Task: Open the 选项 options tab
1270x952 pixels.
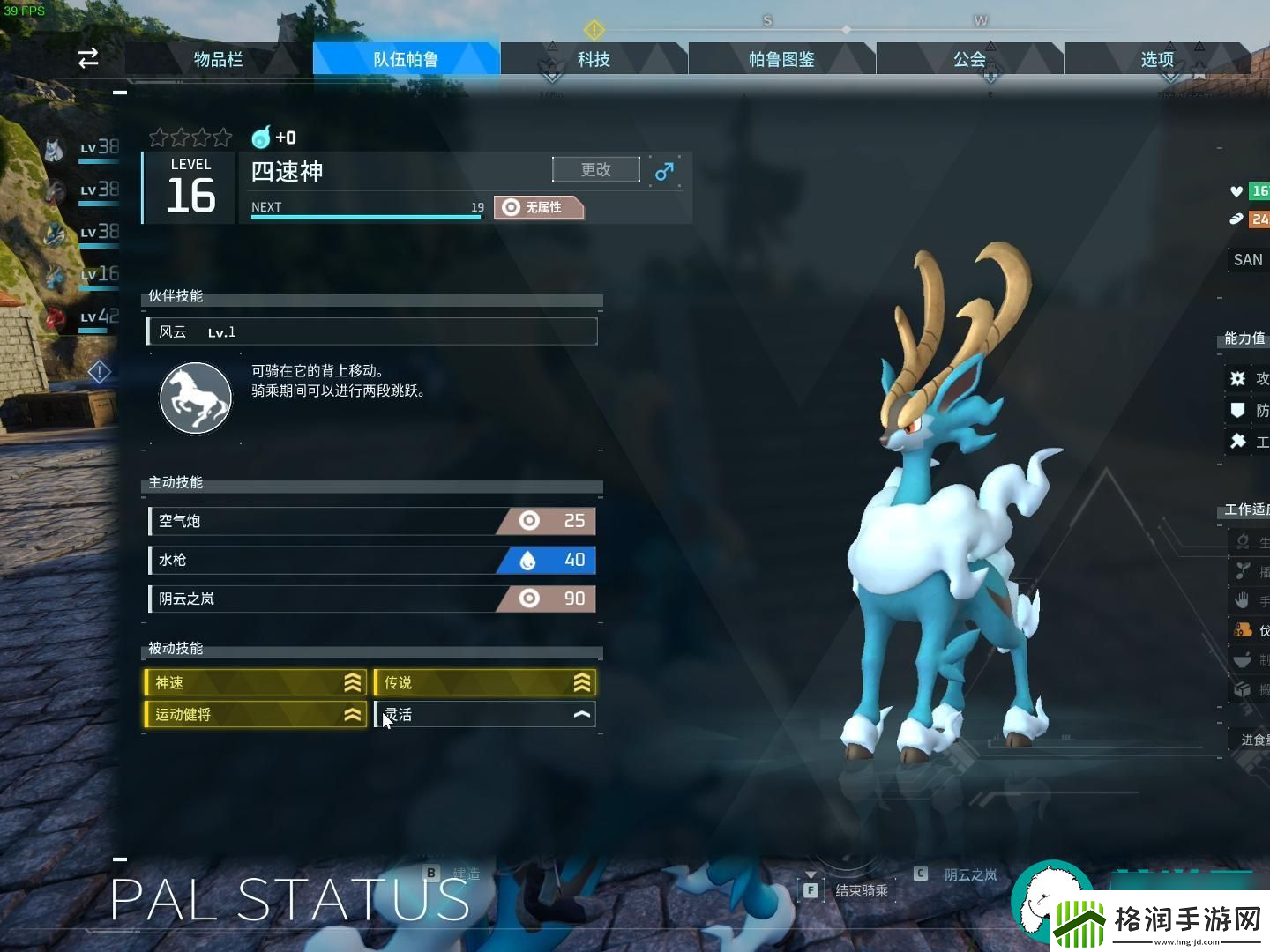Action: tap(1157, 59)
